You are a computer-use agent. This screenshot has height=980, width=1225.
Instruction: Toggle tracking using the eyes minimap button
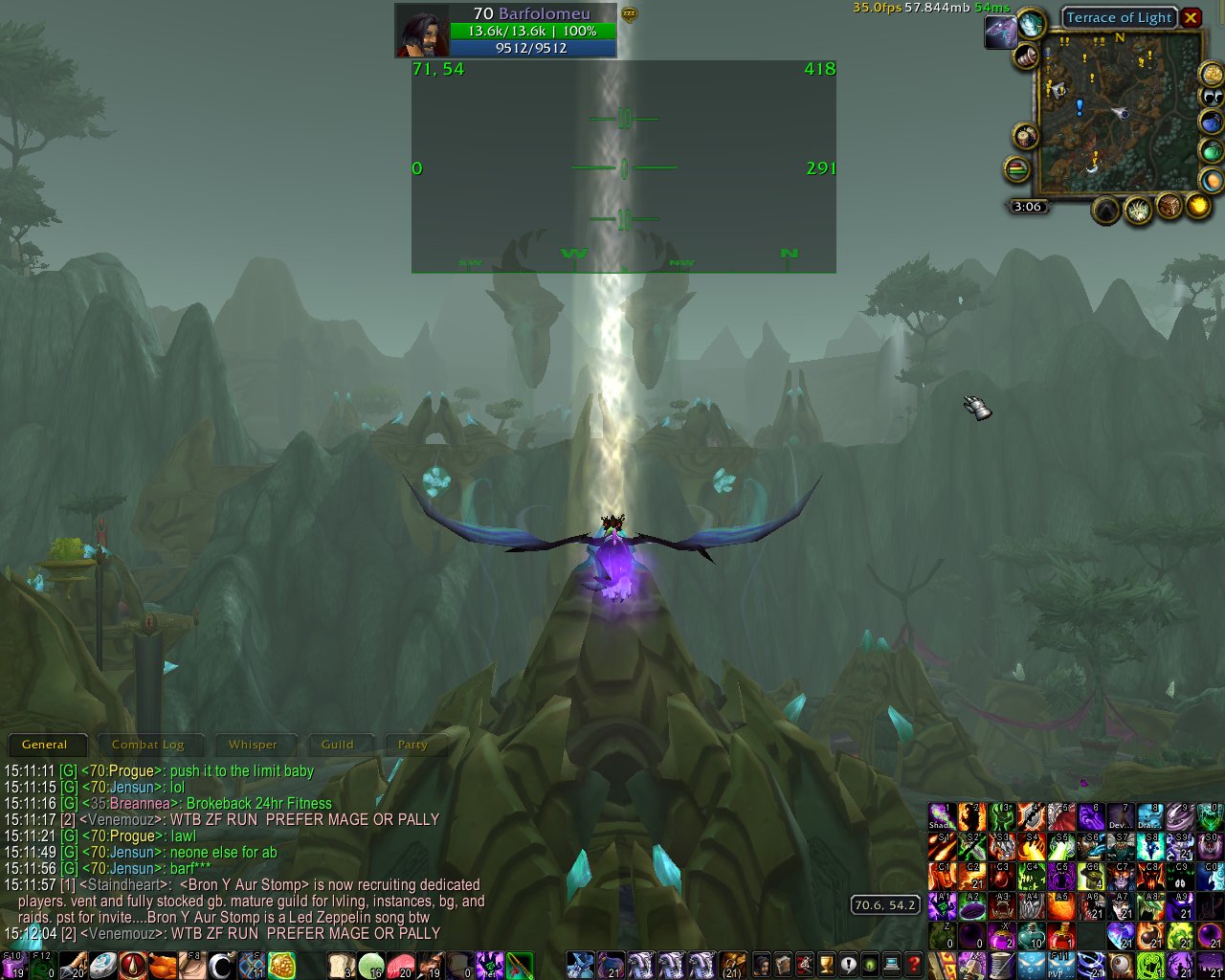pos(1211,97)
